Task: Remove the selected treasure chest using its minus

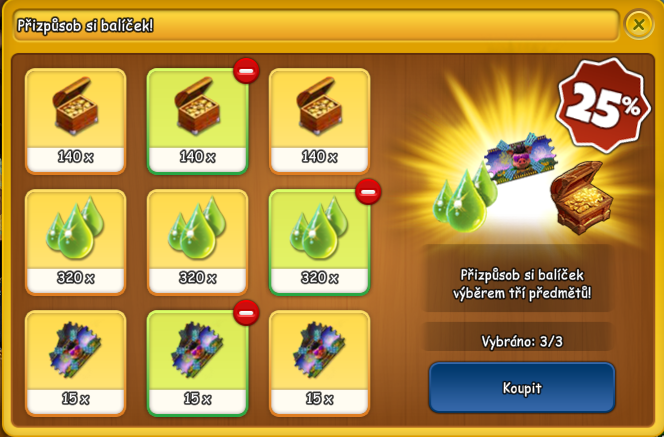Action: click(x=247, y=71)
